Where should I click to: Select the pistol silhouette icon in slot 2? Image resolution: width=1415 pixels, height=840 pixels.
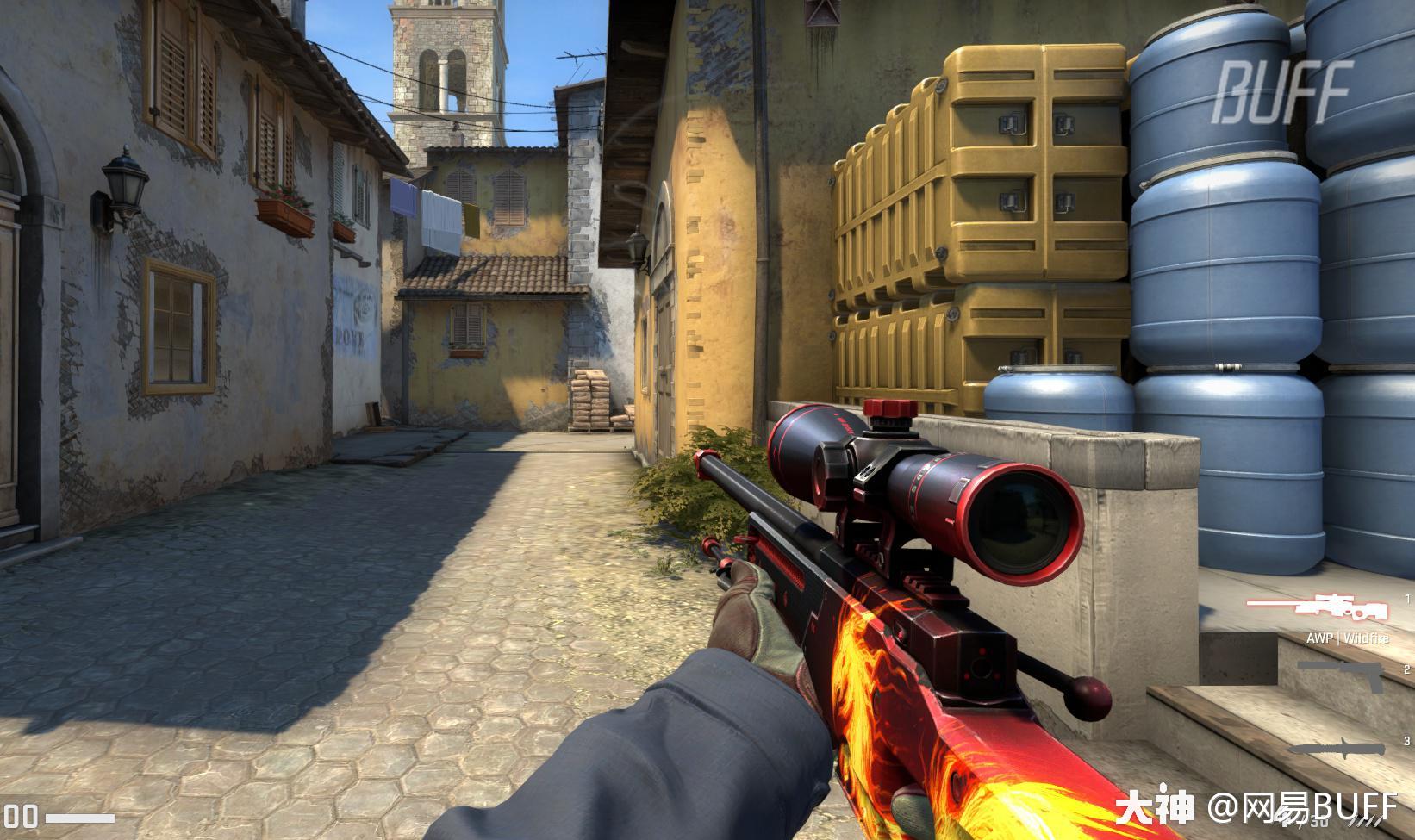(1339, 675)
